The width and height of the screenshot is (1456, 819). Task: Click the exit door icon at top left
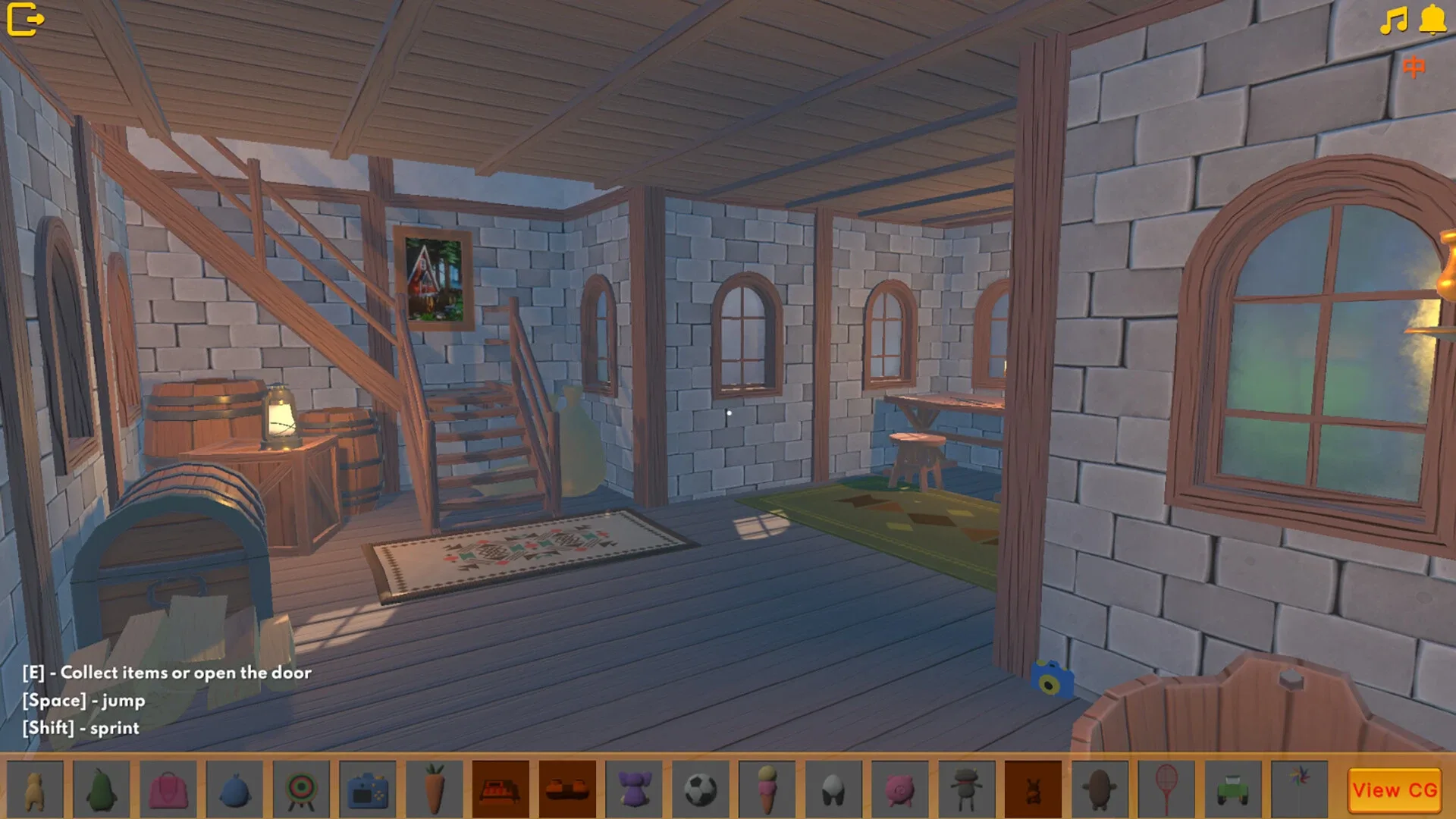coord(25,18)
